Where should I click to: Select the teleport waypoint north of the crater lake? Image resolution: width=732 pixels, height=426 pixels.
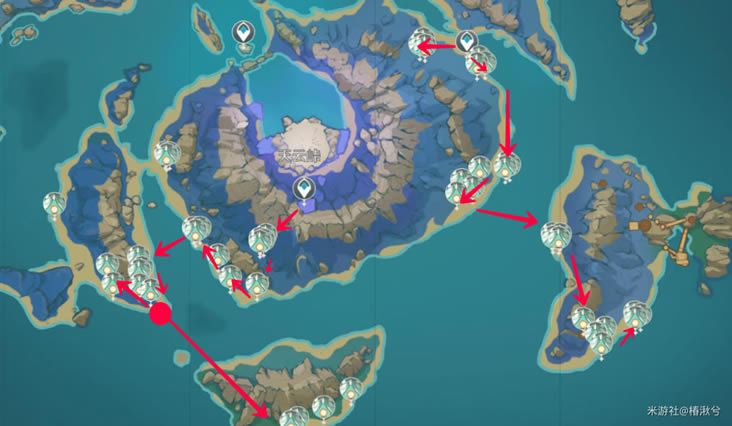tap(243, 35)
